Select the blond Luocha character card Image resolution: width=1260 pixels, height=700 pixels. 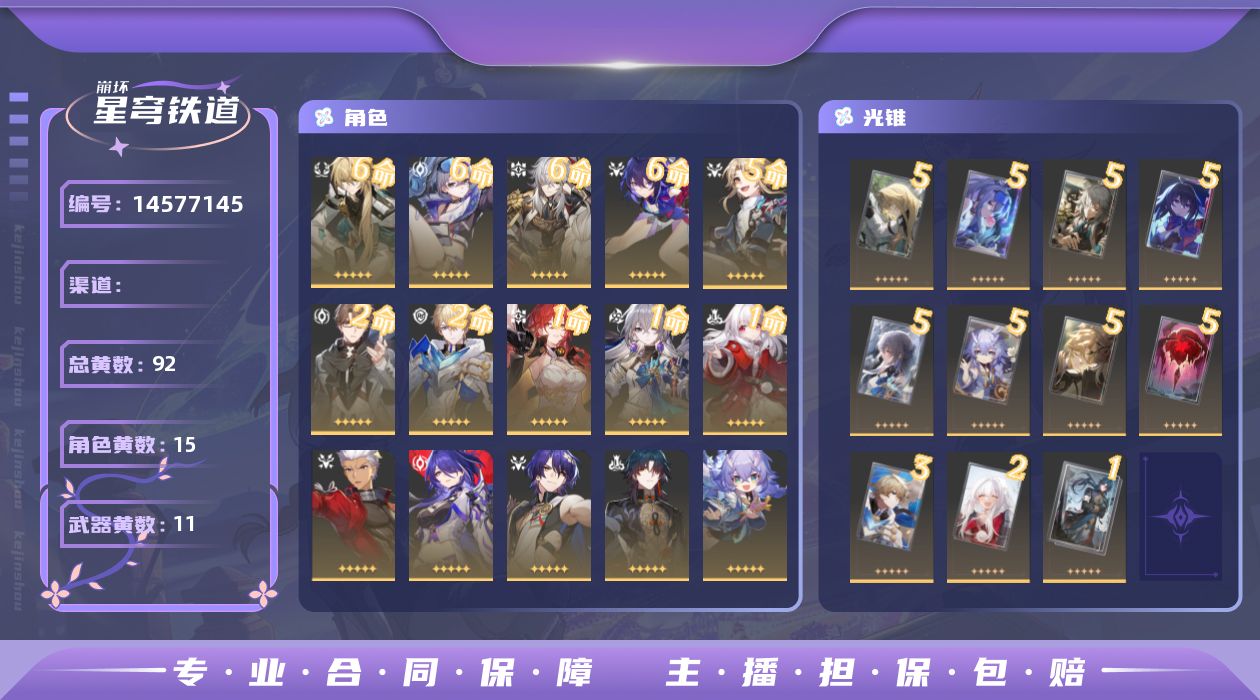353,221
